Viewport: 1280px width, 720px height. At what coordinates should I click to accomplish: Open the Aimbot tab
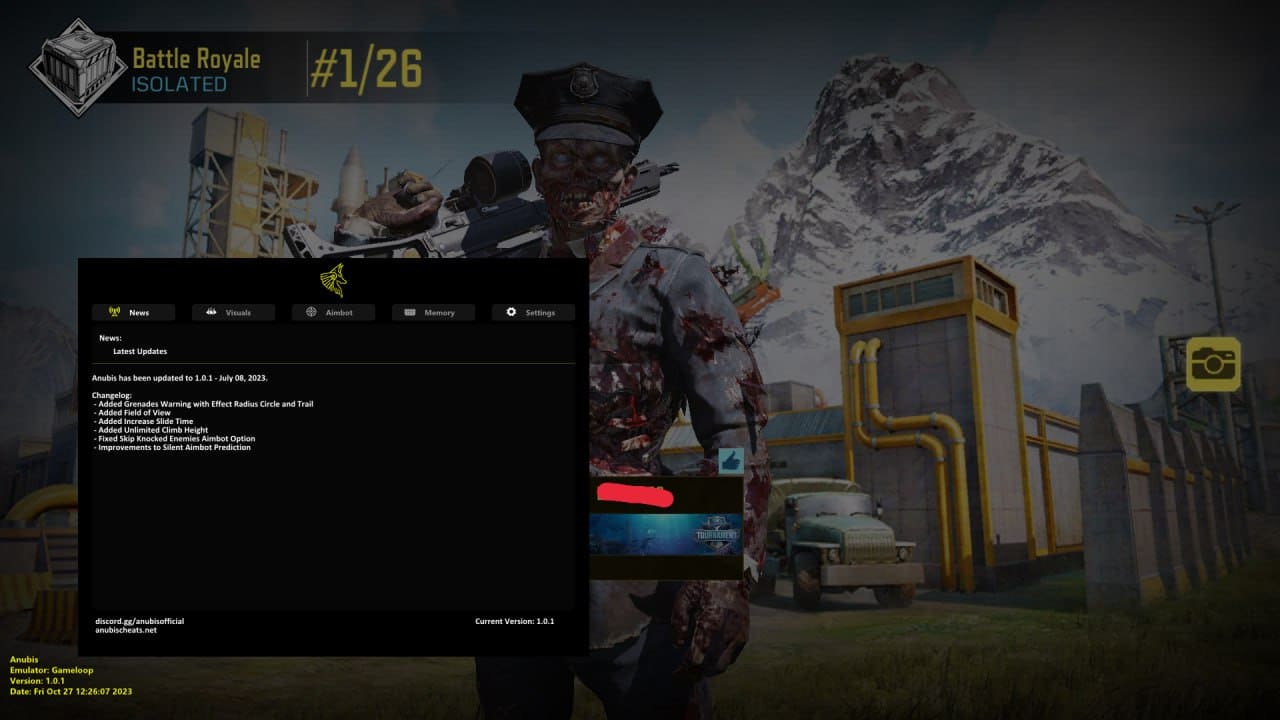point(332,312)
